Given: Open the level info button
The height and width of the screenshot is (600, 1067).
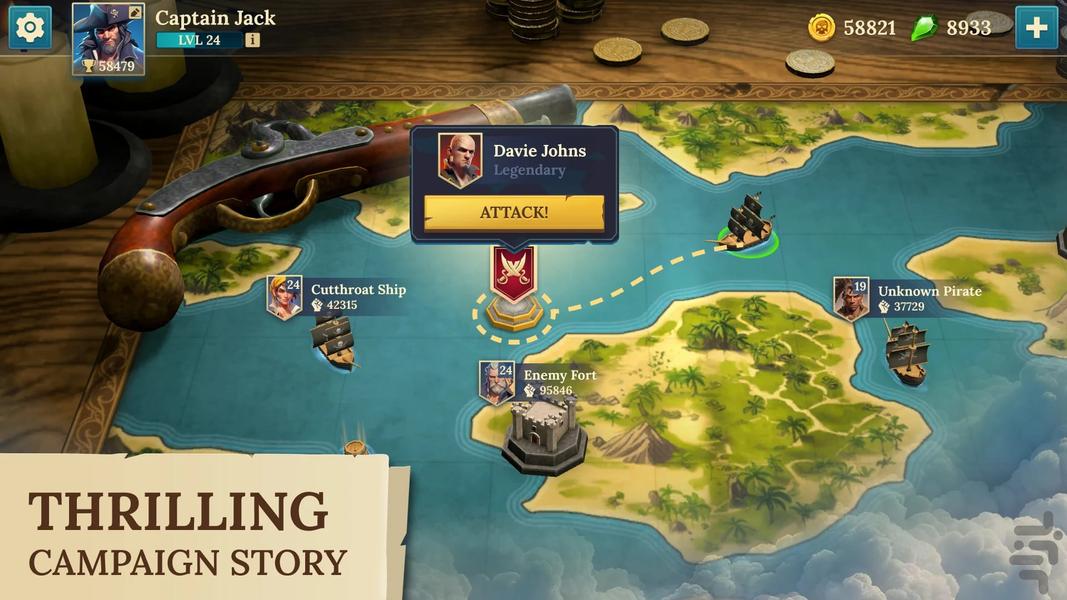Looking at the screenshot, I should click(252, 40).
